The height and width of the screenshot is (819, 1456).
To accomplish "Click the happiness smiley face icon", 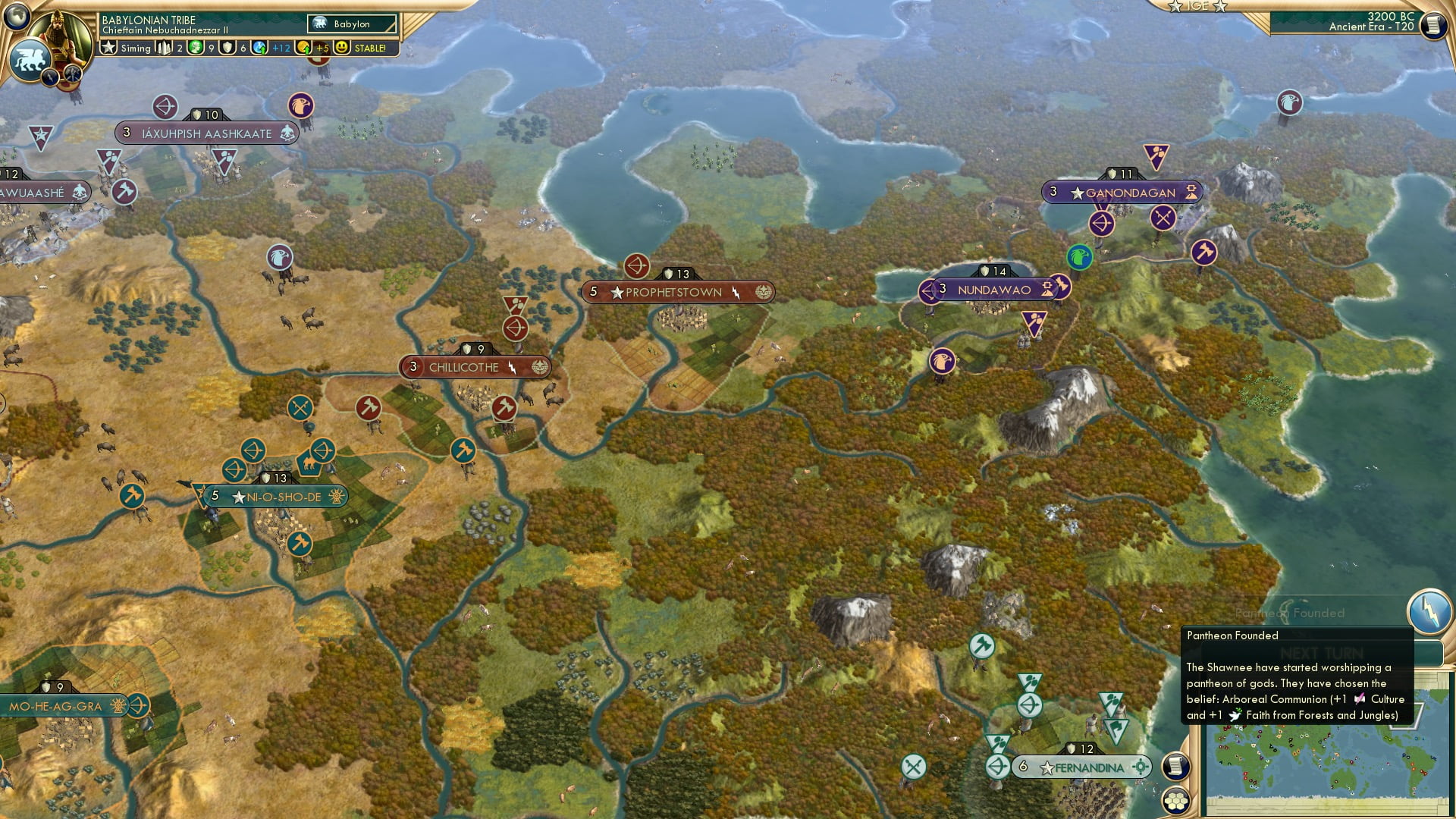I will (343, 48).
